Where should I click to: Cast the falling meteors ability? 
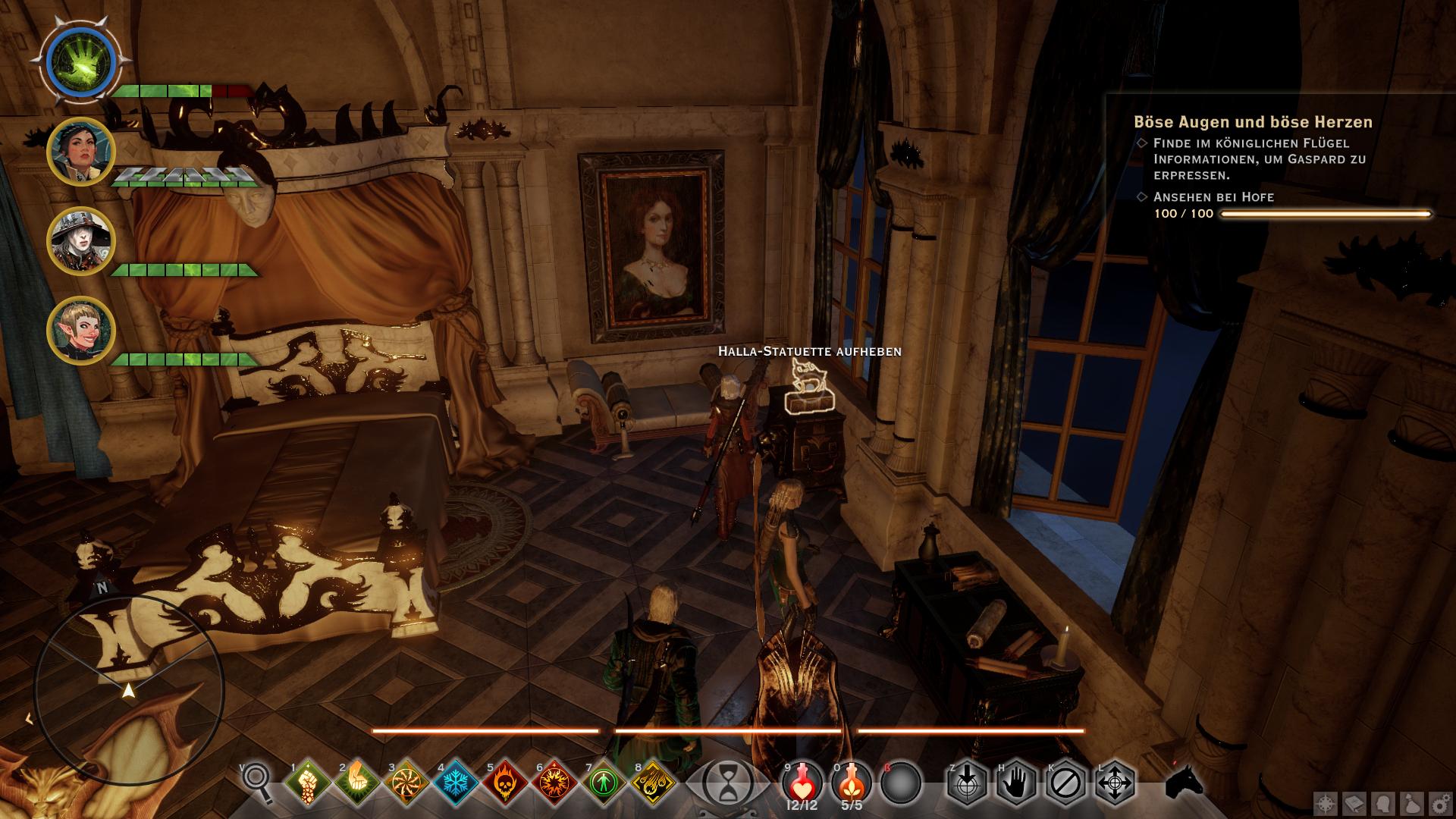(653, 783)
